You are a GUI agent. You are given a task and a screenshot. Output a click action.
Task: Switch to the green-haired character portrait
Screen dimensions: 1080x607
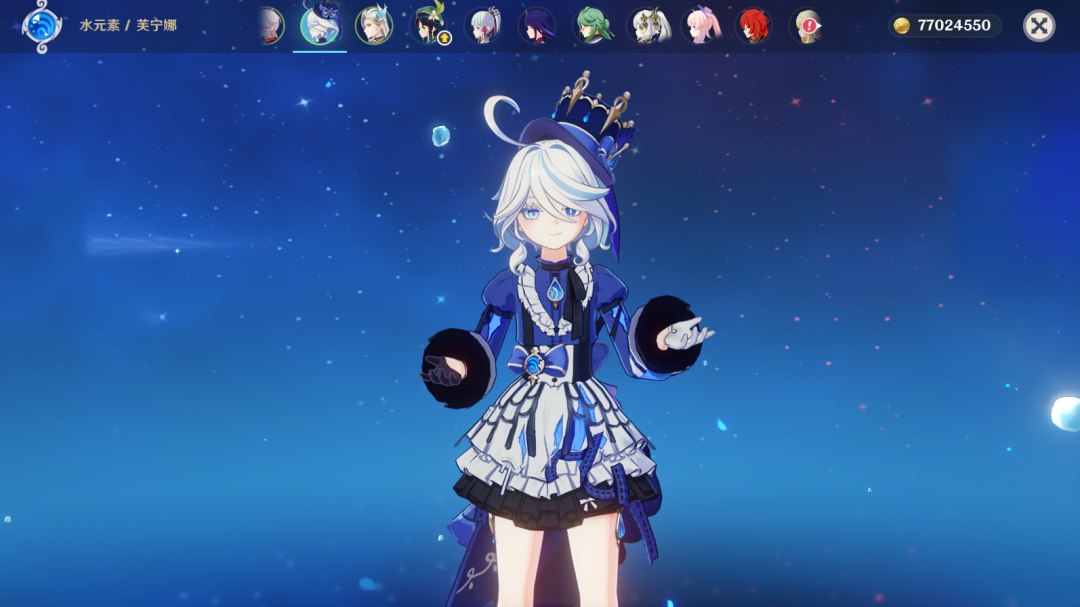592,26
